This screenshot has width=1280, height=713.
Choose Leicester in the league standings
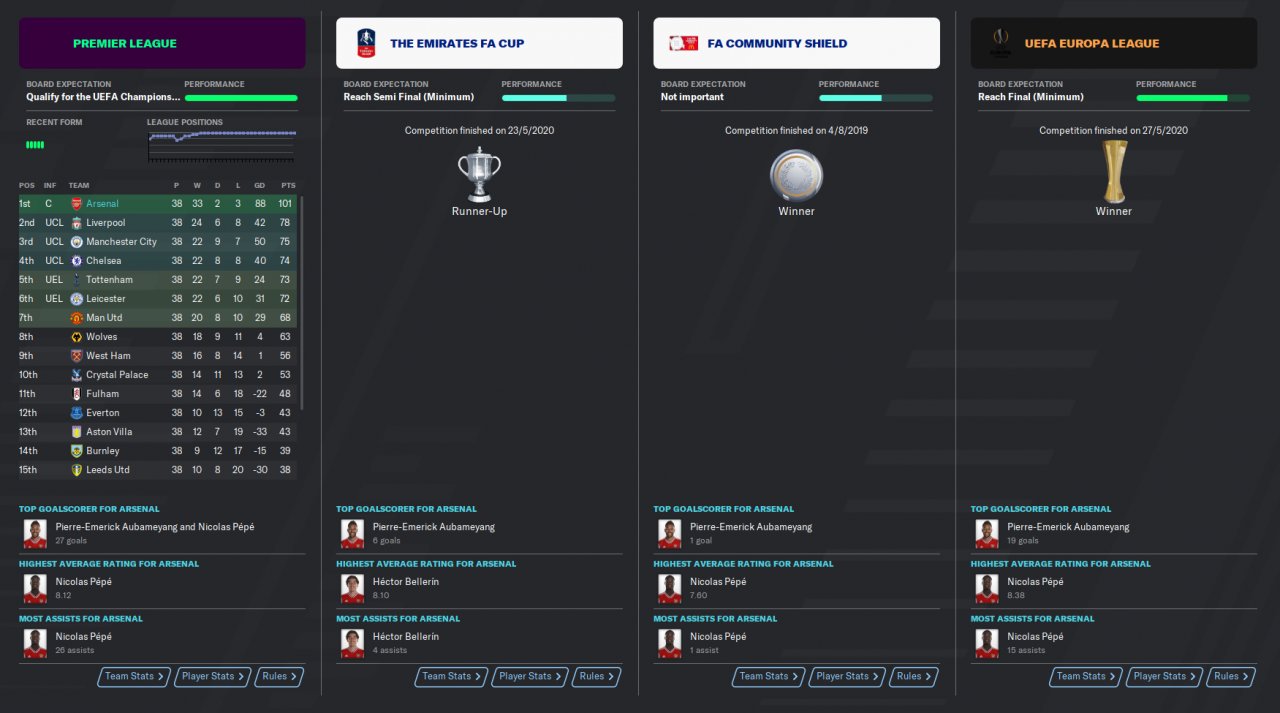[x=106, y=299]
